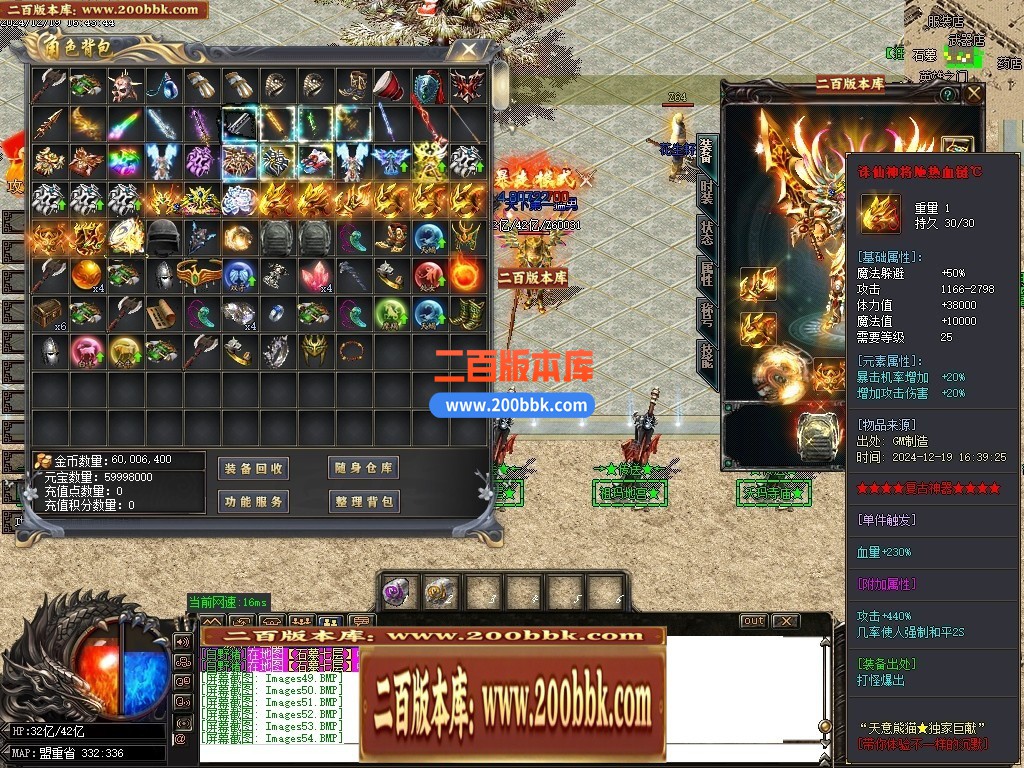The width and height of the screenshot is (1024, 768).
Task: Open the function services (功能服务) menu
Action: point(253,501)
